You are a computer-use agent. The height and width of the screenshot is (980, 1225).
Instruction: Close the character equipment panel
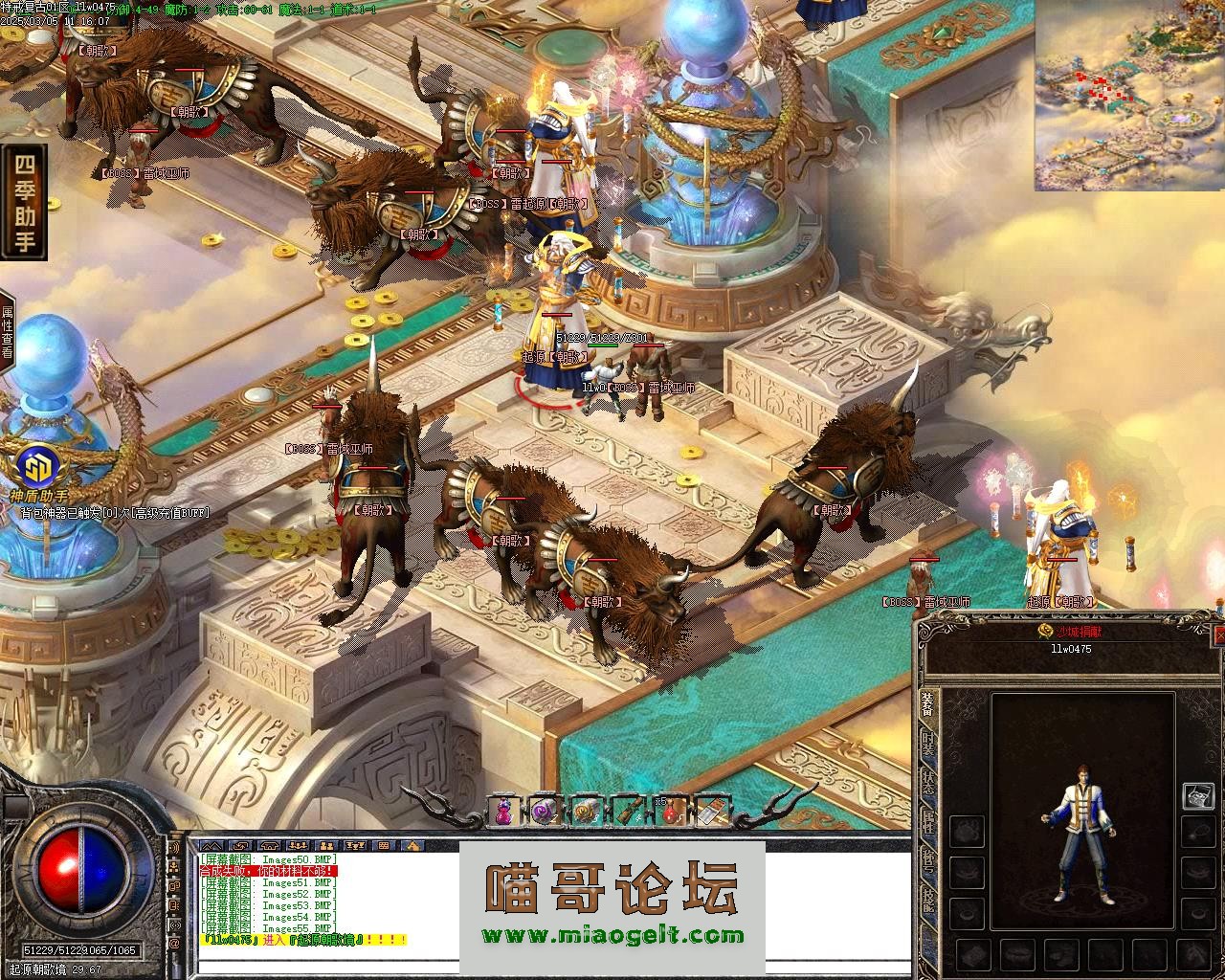pyautogui.click(x=1218, y=635)
